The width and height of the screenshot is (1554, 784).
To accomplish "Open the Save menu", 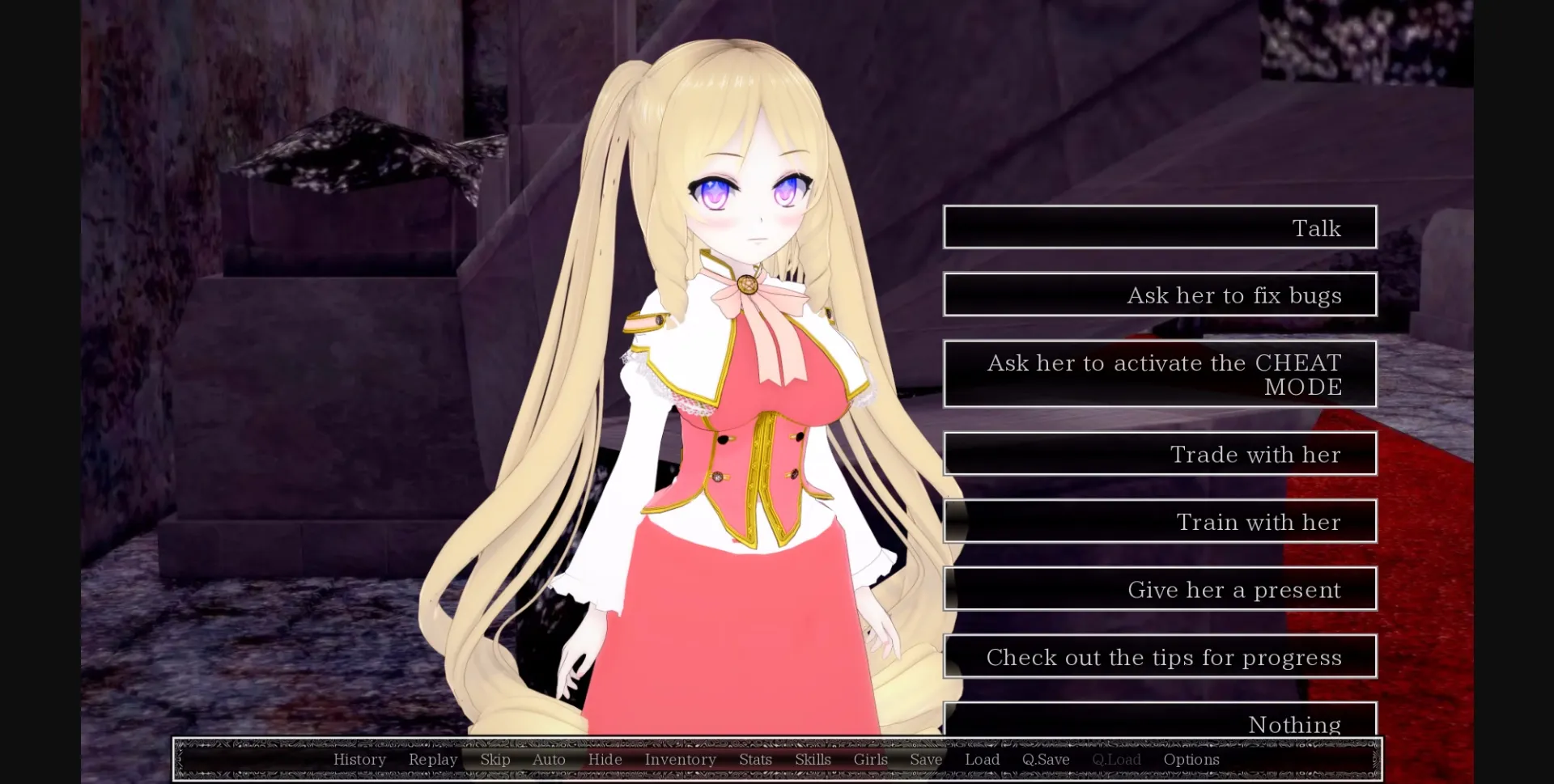I will 926,759.
